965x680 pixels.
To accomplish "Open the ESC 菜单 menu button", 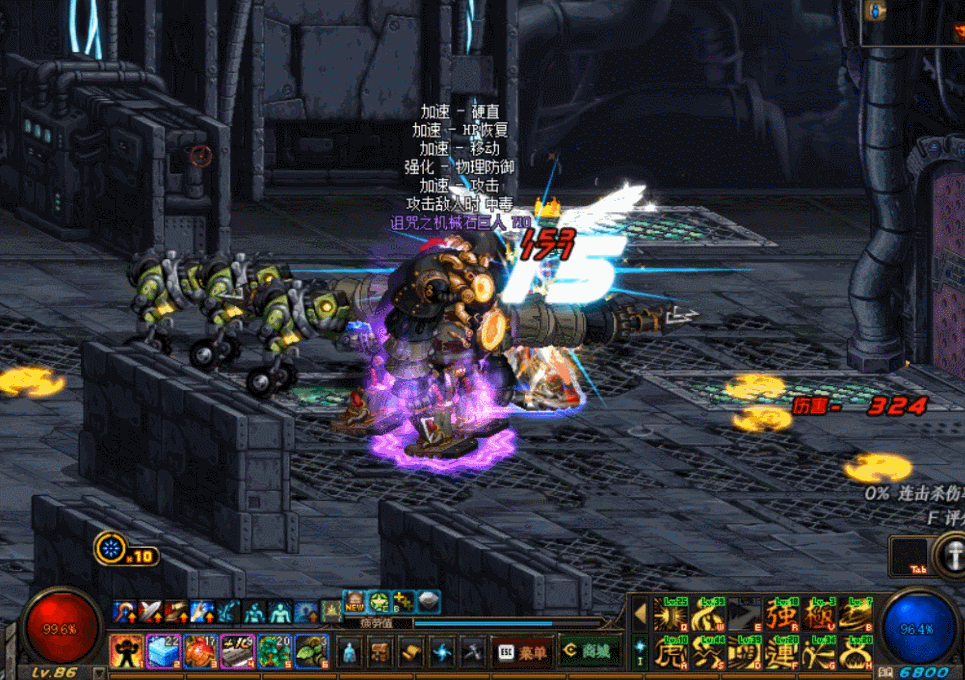I will point(521,653).
